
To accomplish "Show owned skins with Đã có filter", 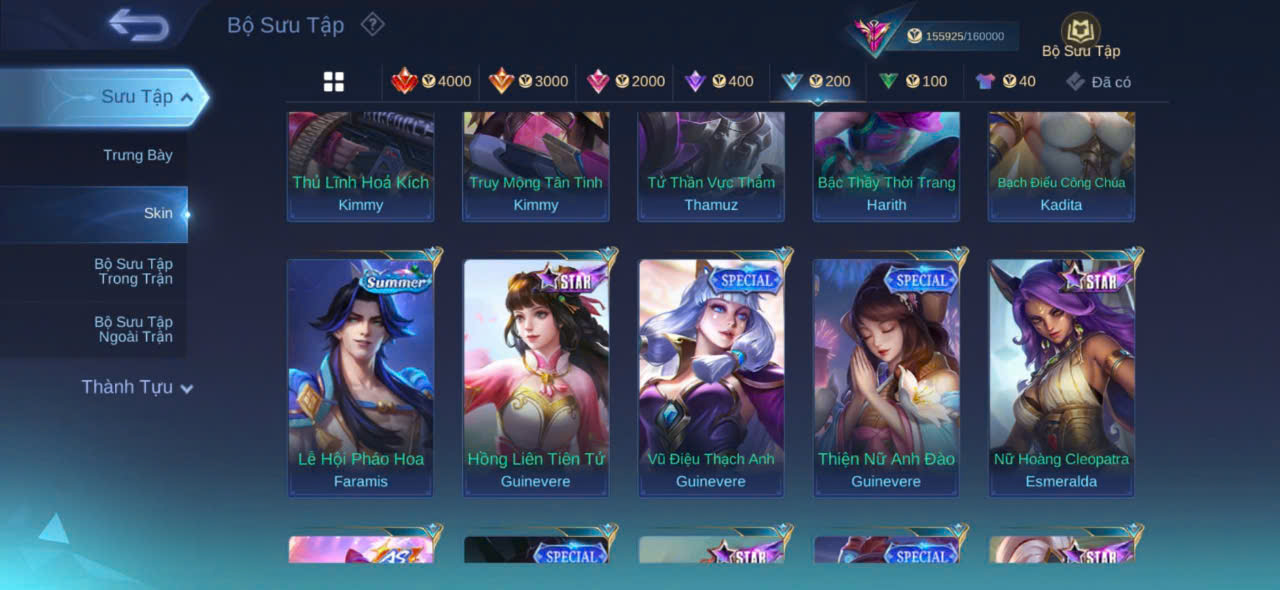I will point(1098,82).
